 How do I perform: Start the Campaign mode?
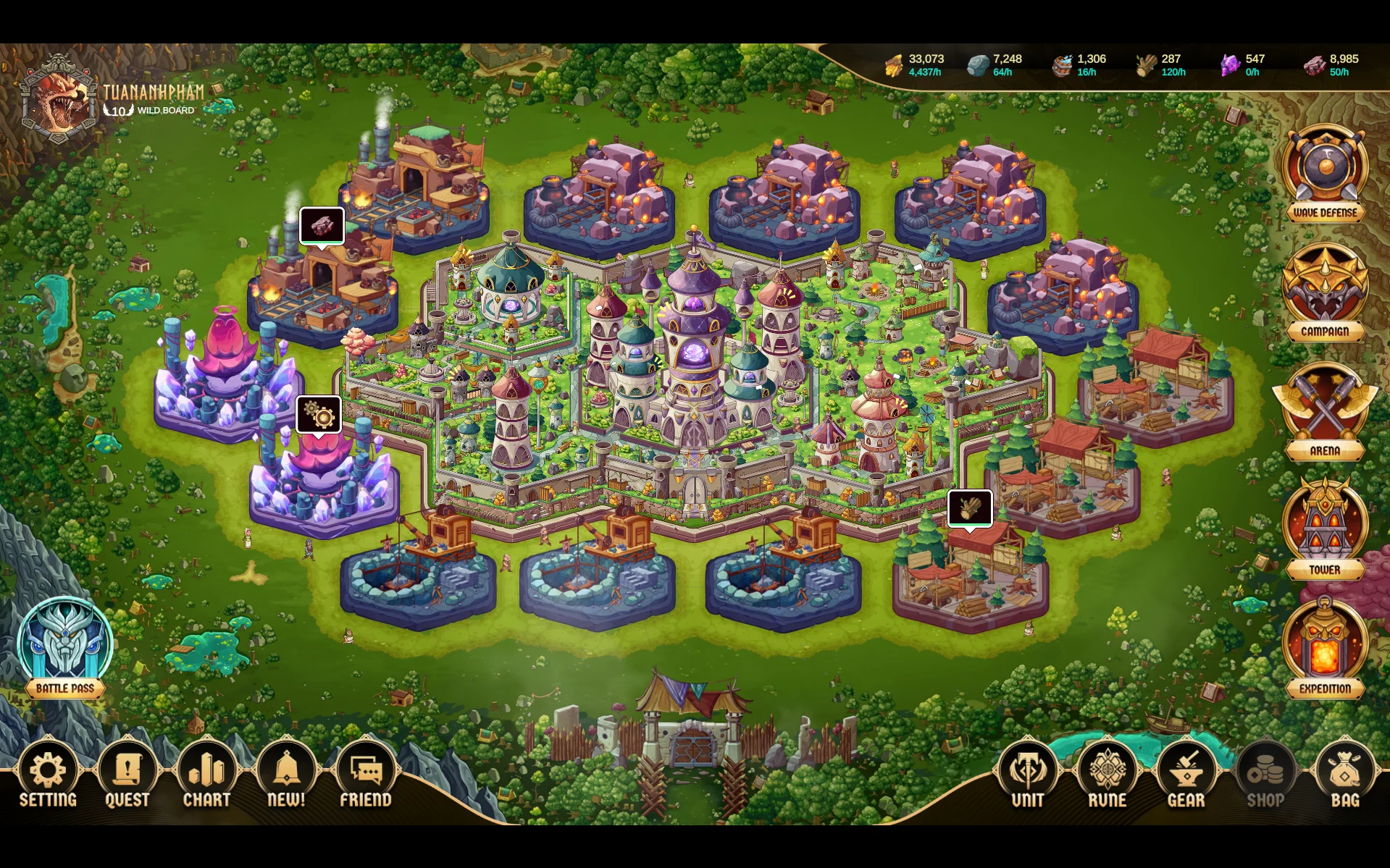[1325, 292]
